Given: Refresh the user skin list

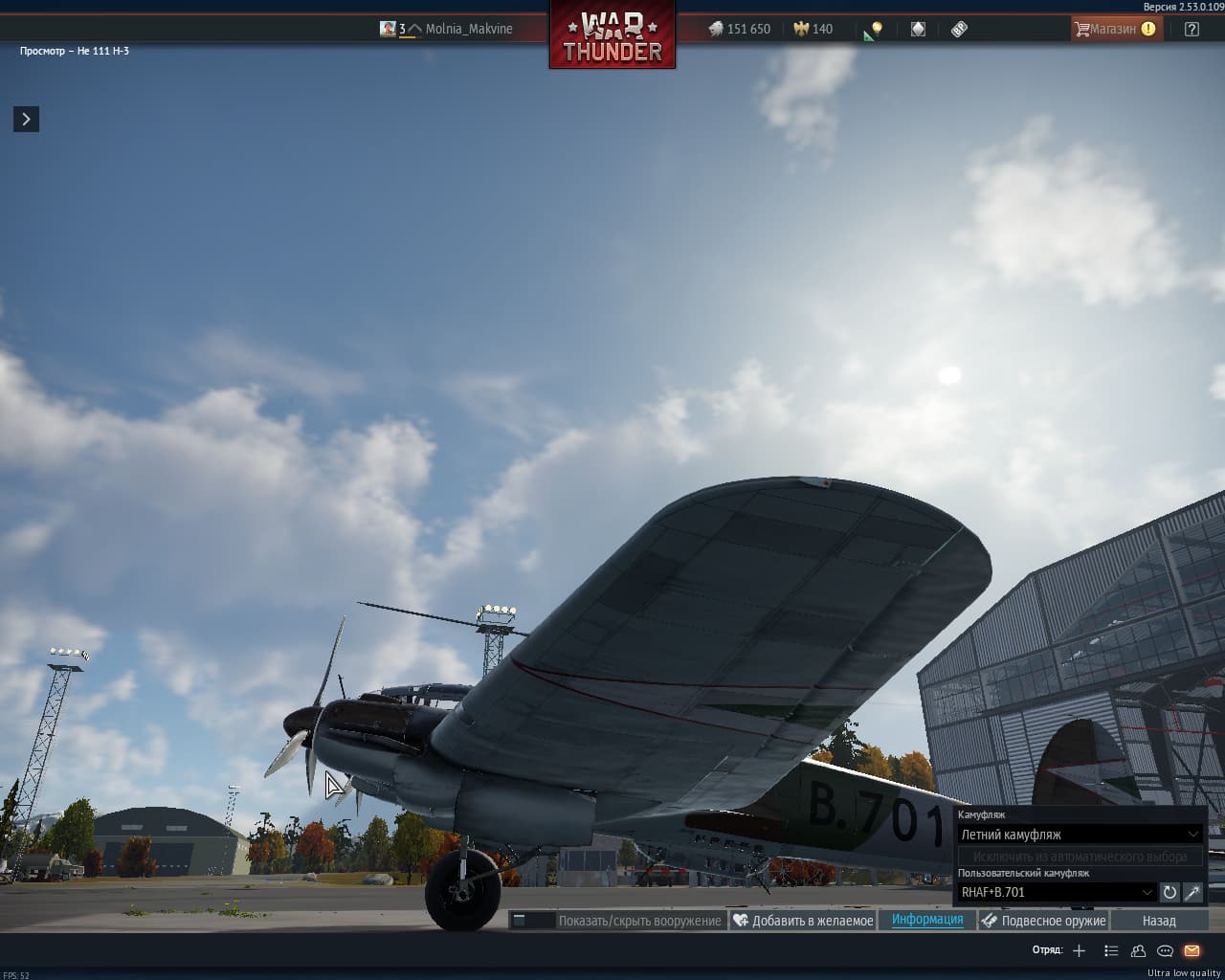Looking at the screenshot, I should click(x=1169, y=892).
